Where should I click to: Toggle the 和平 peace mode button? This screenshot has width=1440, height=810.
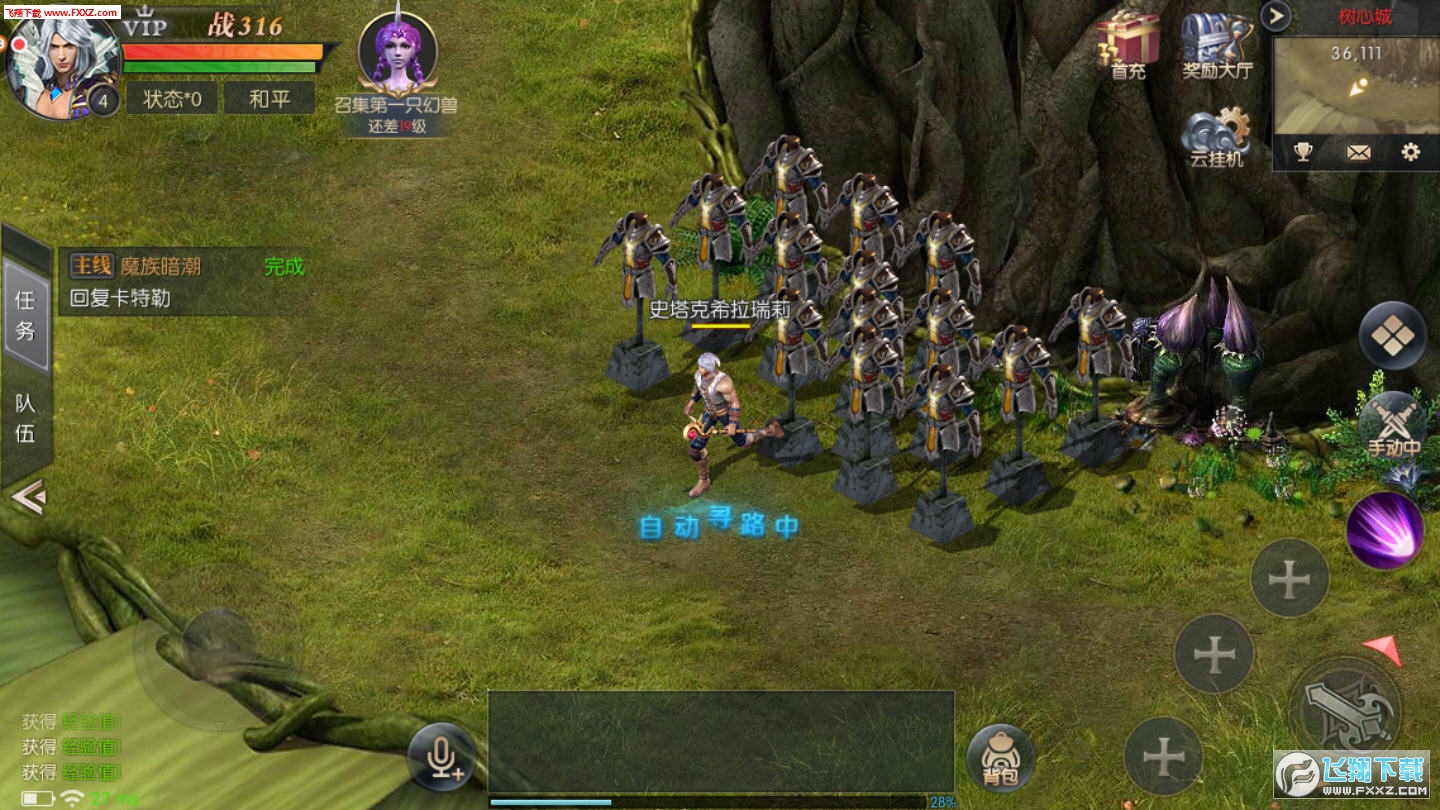269,98
